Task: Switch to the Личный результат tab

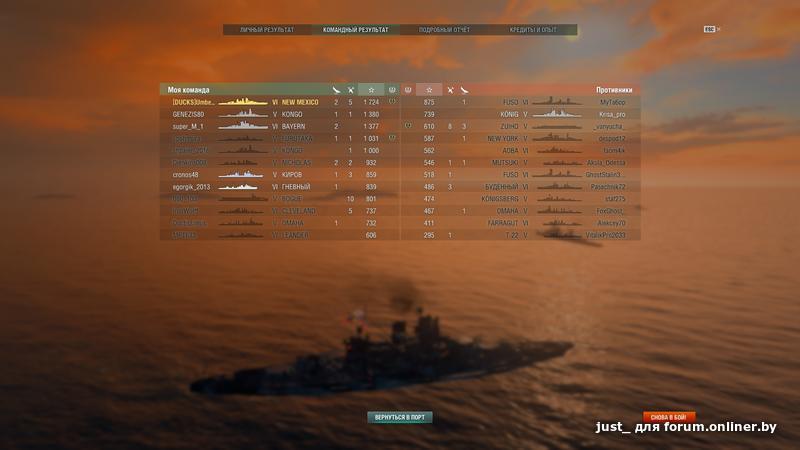Action: click(267, 30)
